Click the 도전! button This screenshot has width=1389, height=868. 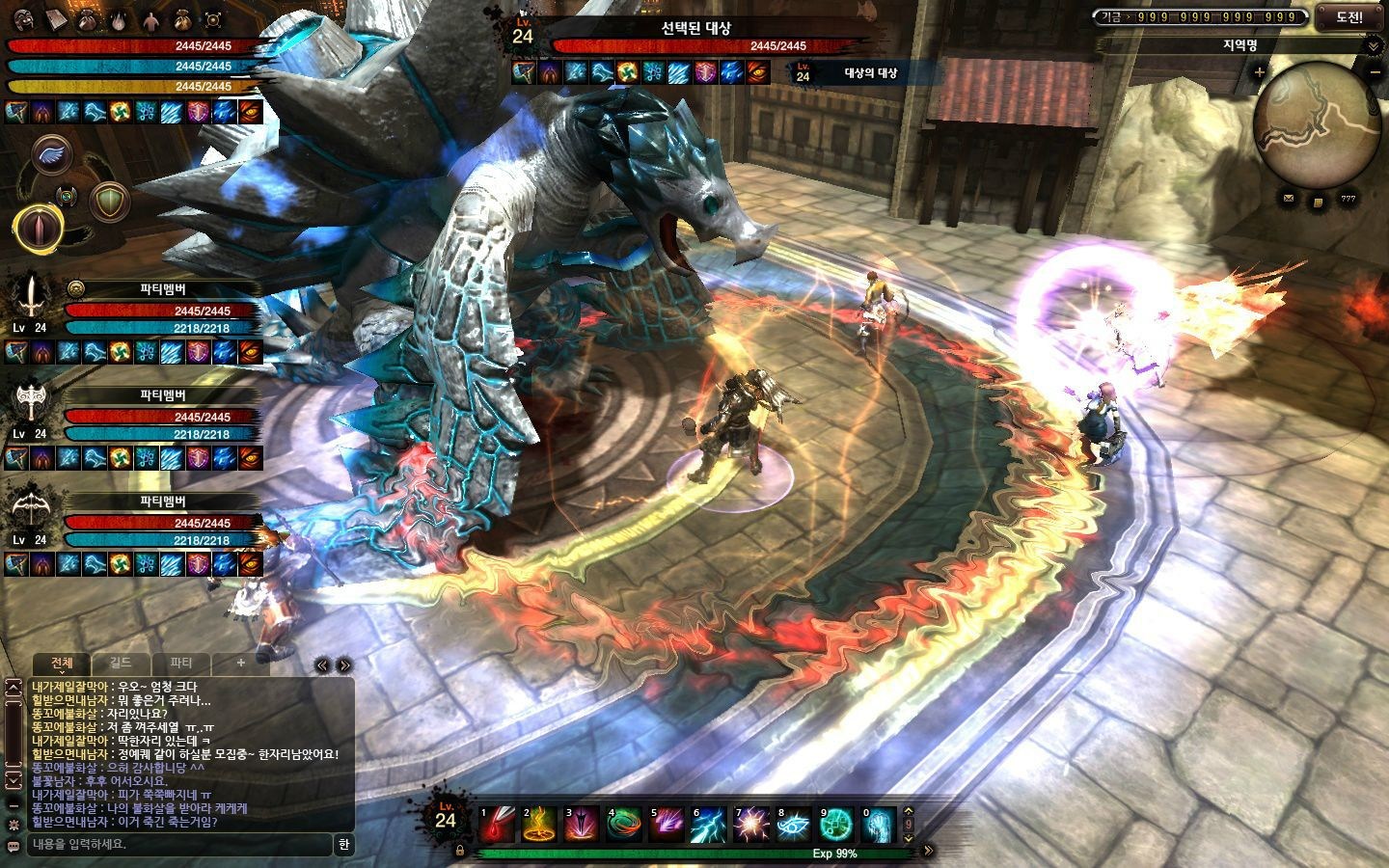(1350, 16)
